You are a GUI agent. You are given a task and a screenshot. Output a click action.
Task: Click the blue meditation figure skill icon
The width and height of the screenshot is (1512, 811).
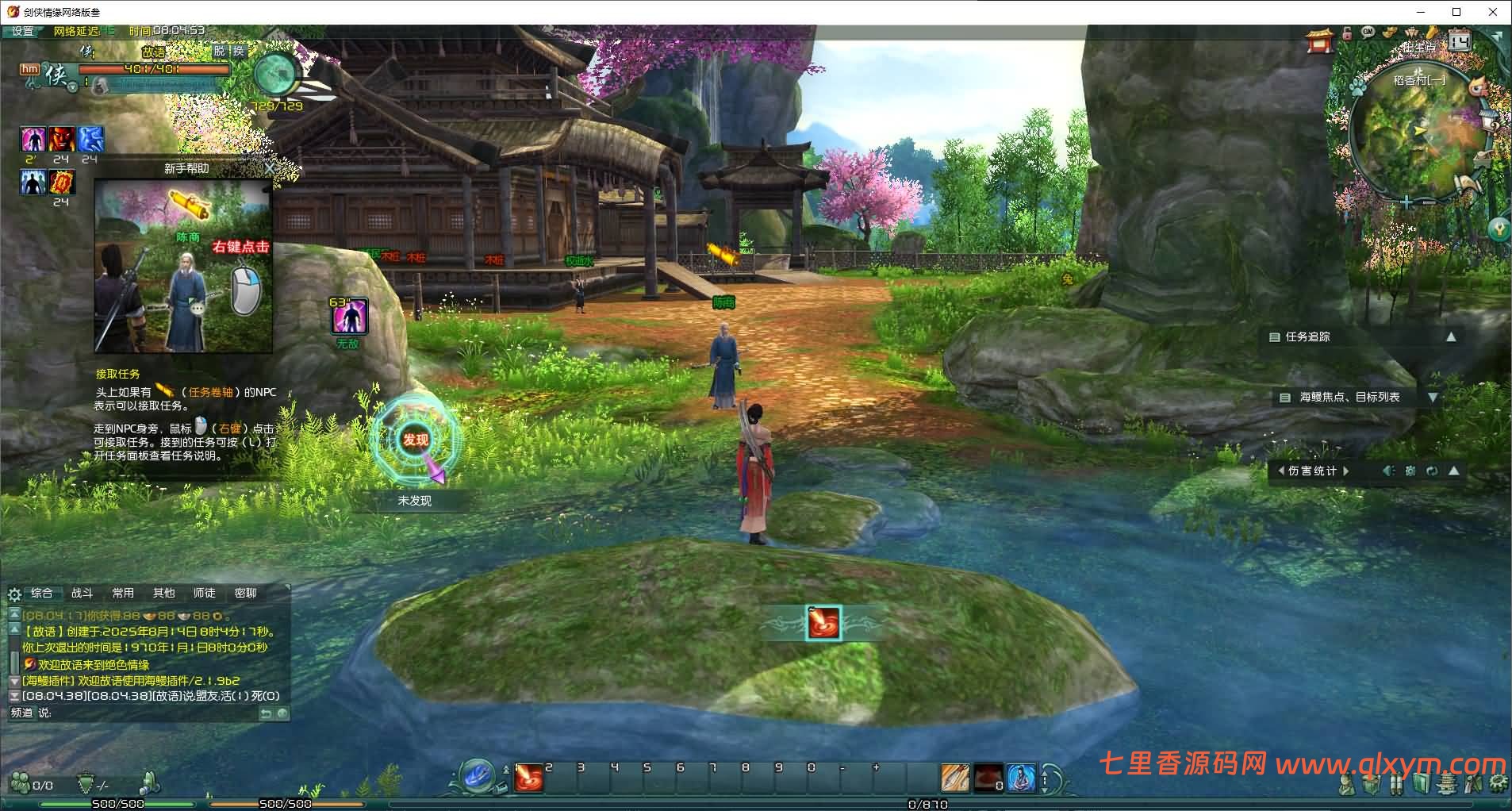[x=1021, y=778]
